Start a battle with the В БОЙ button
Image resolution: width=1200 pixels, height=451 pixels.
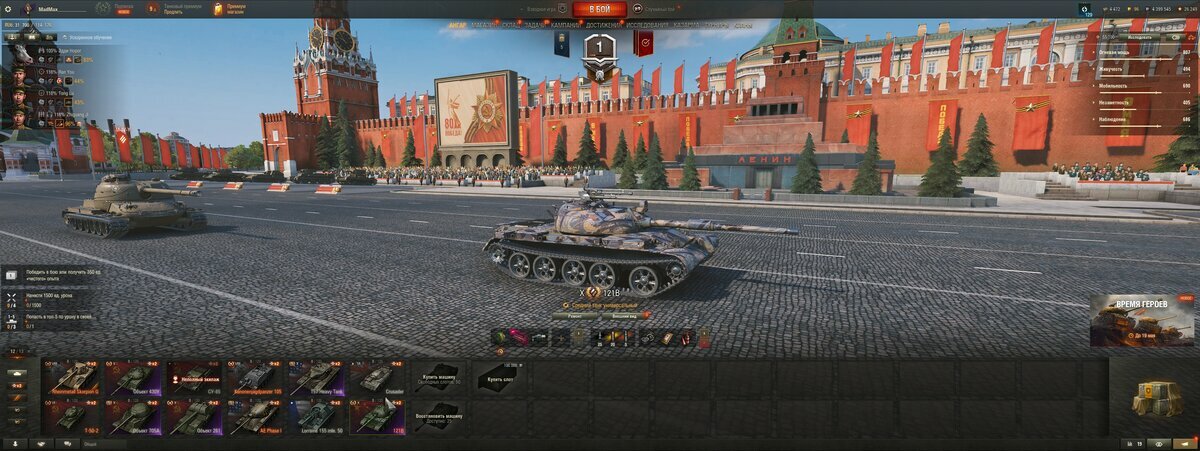pyautogui.click(x=599, y=9)
